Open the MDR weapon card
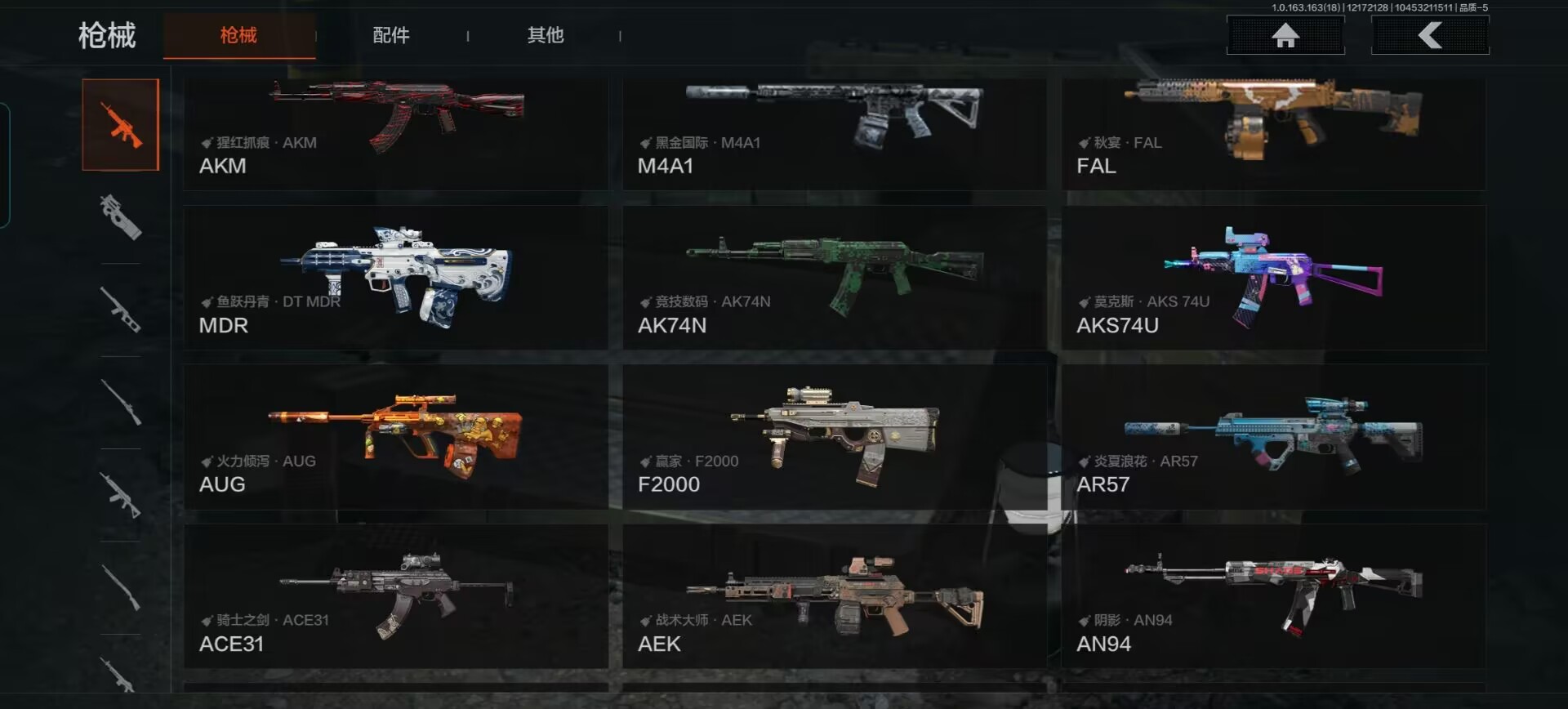This screenshot has width=1568, height=709. coord(396,278)
